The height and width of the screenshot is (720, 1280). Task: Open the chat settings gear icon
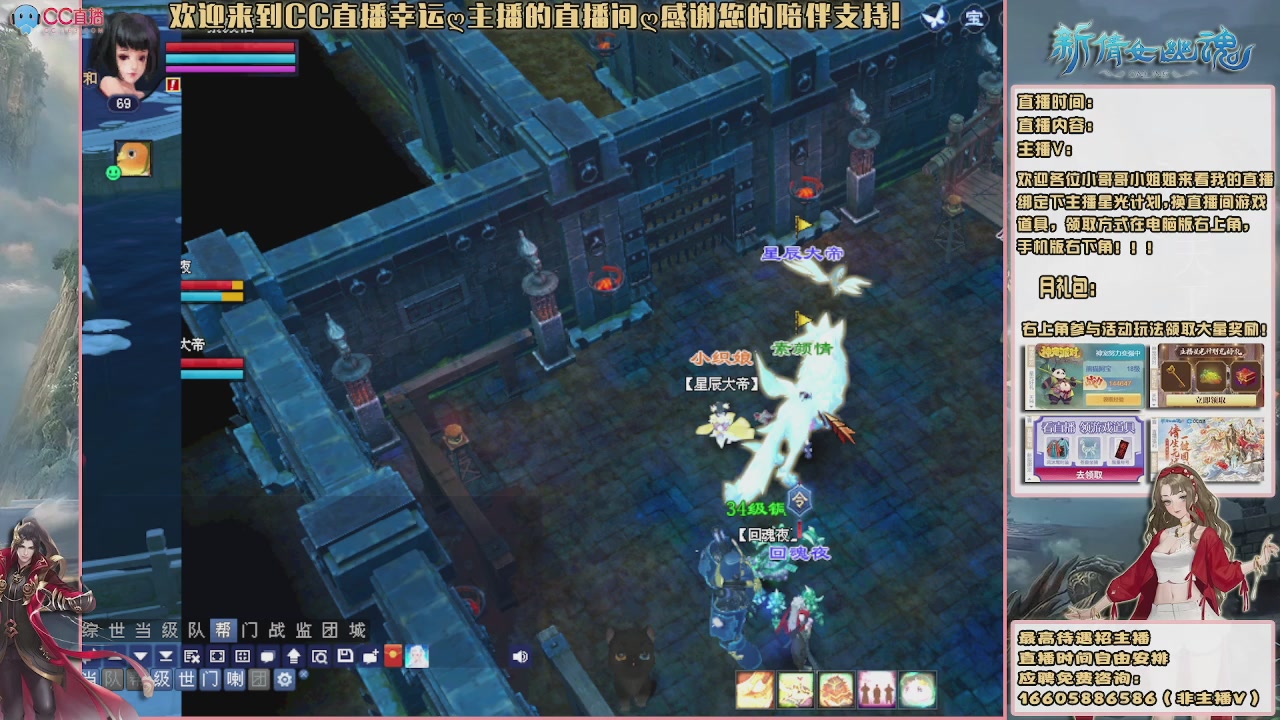pyautogui.click(x=284, y=678)
